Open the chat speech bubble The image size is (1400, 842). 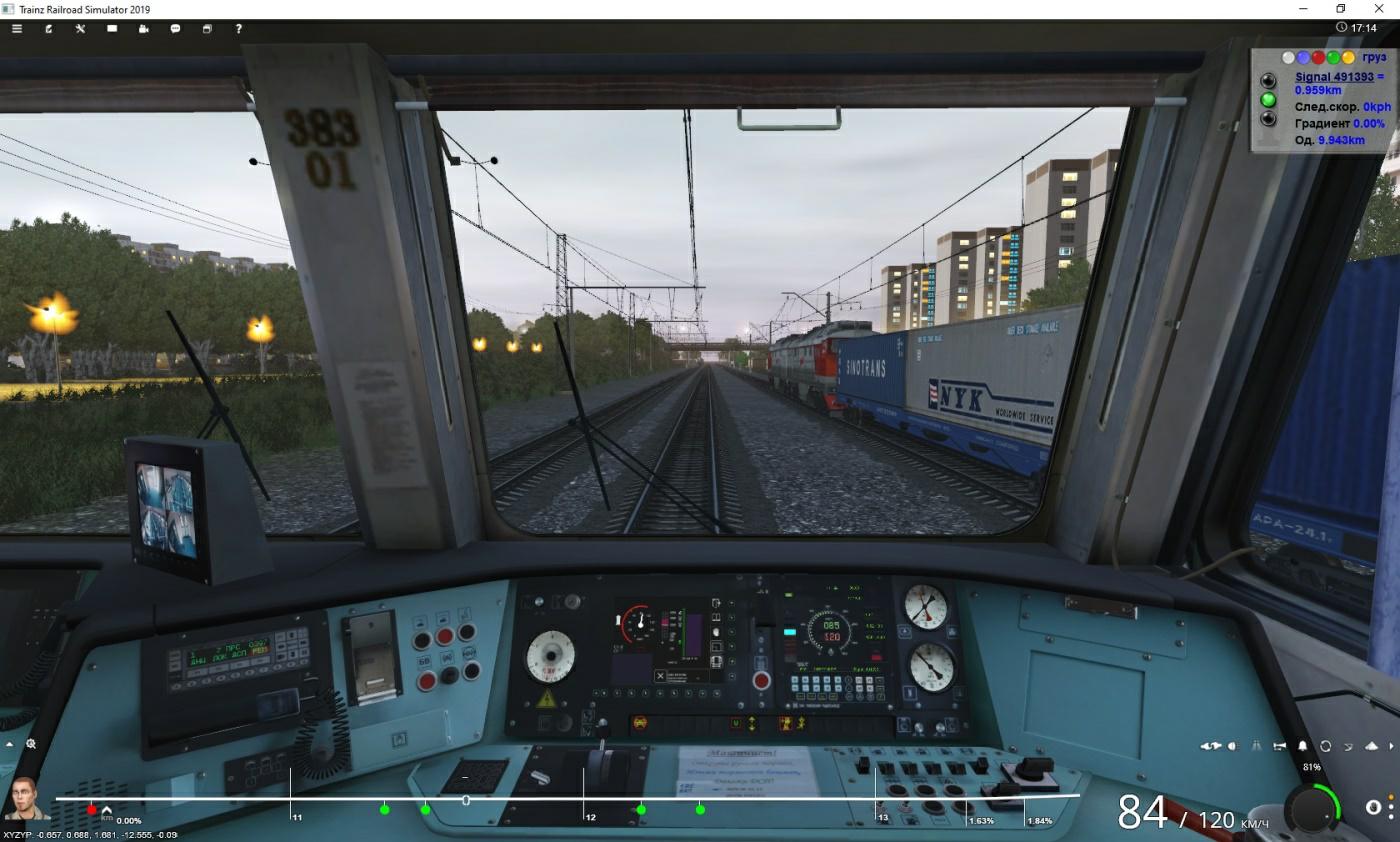(175, 29)
